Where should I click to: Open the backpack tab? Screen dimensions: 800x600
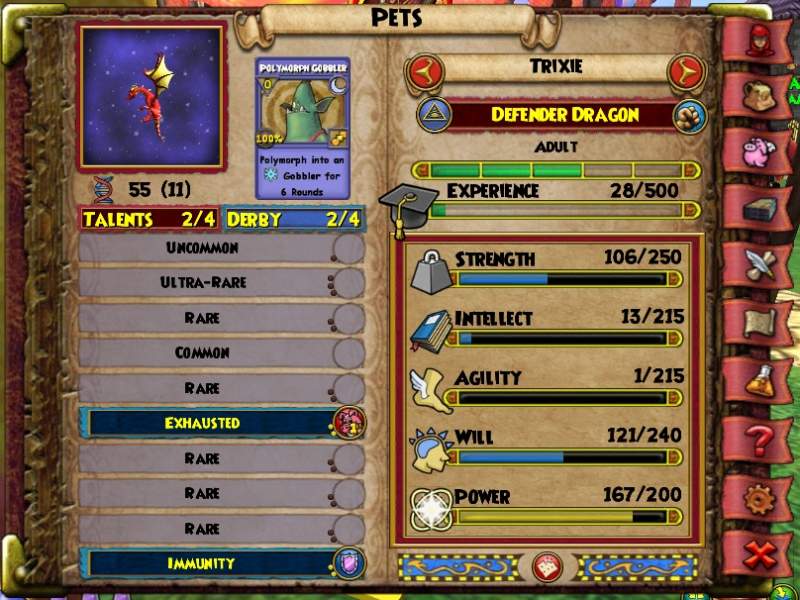pyautogui.click(x=758, y=97)
